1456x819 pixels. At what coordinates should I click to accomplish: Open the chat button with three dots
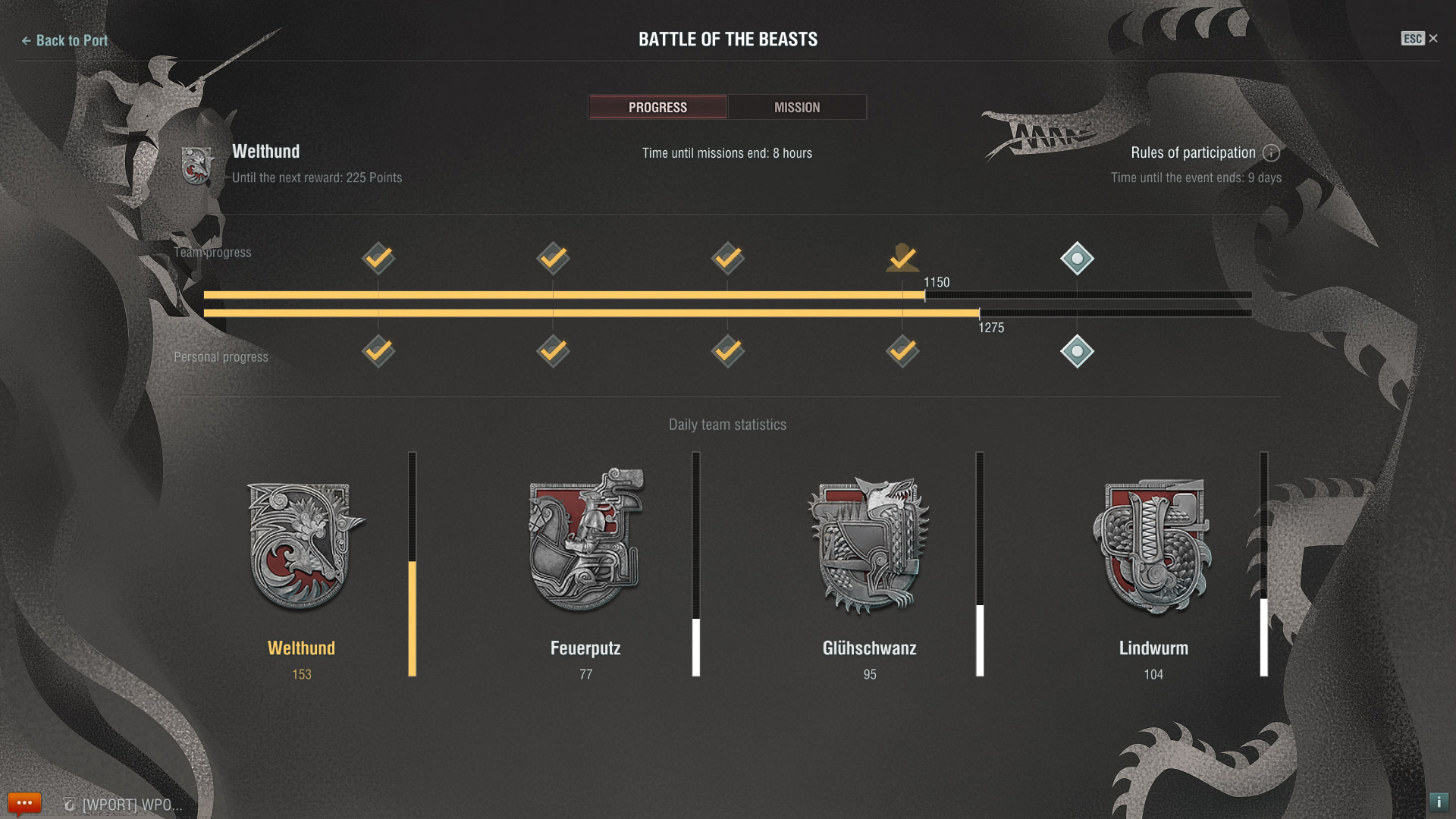[24, 803]
